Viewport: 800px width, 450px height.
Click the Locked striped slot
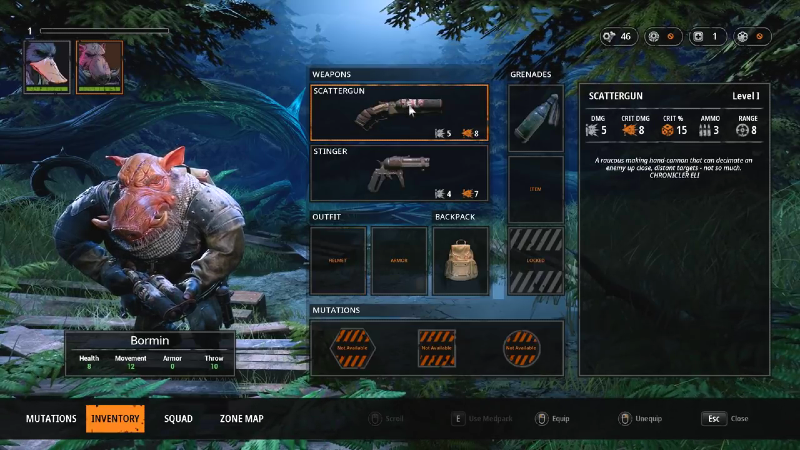pyautogui.click(x=535, y=260)
